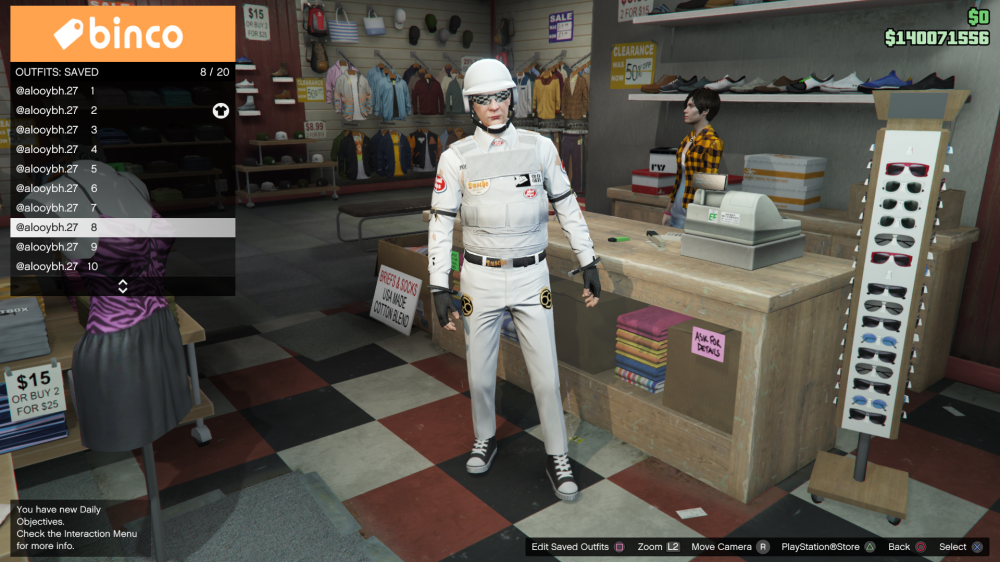Pick saved outfit number 4
1000x562 pixels.
[x=122, y=149]
